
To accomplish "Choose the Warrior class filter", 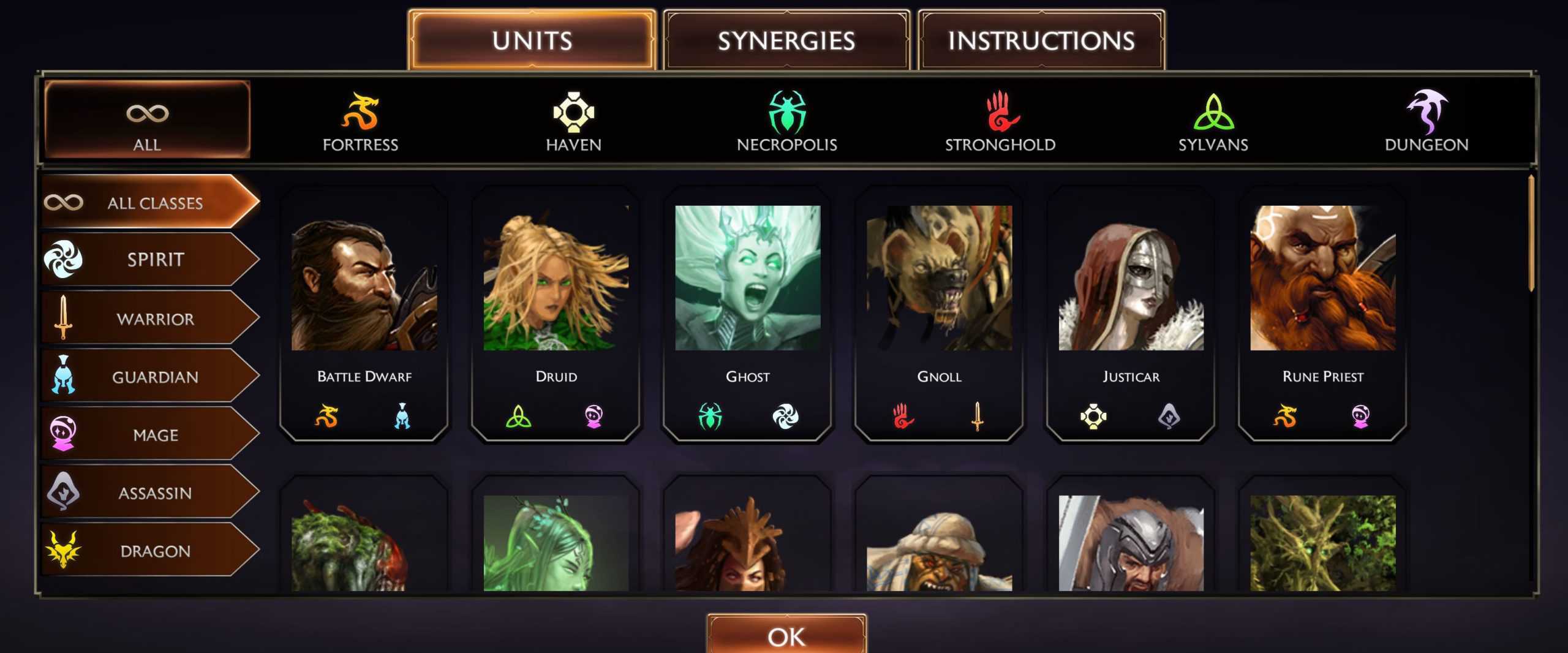I will click(150, 319).
